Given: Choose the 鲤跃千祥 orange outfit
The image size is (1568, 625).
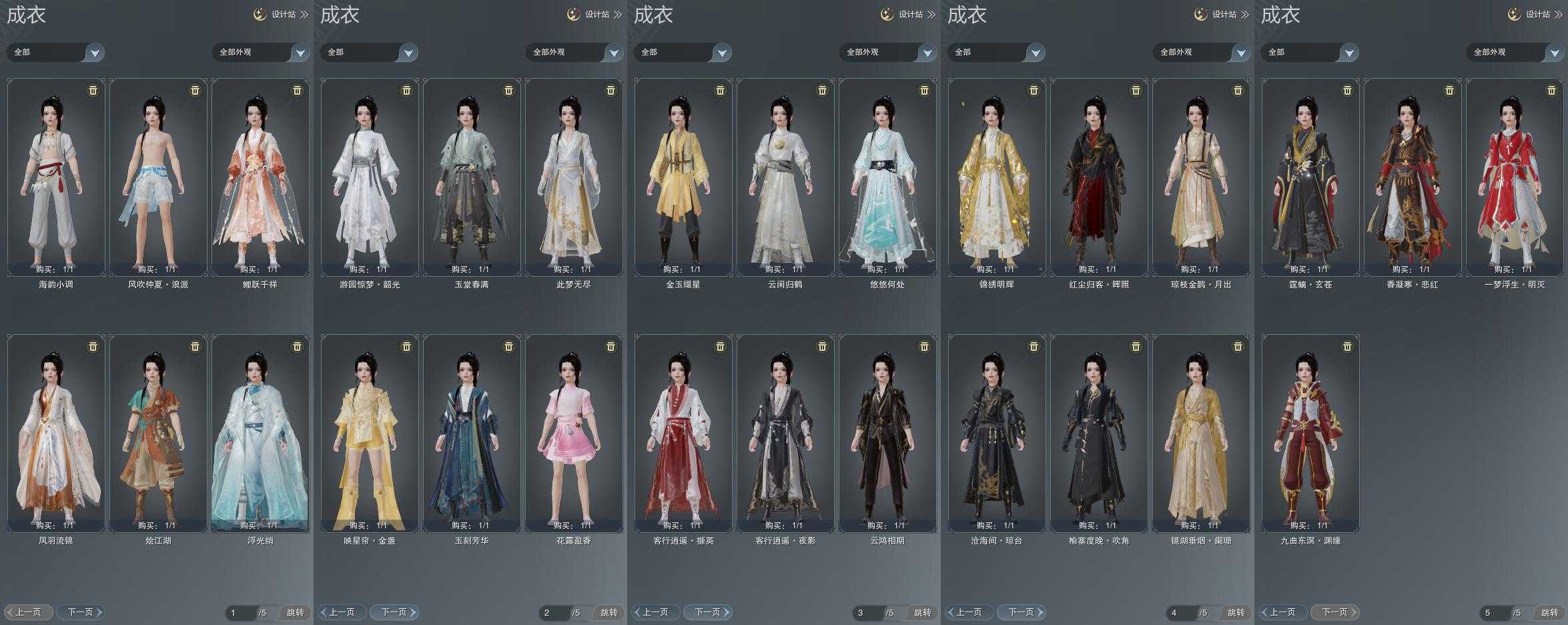Looking at the screenshot, I should pyautogui.click(x=260, y=177).
